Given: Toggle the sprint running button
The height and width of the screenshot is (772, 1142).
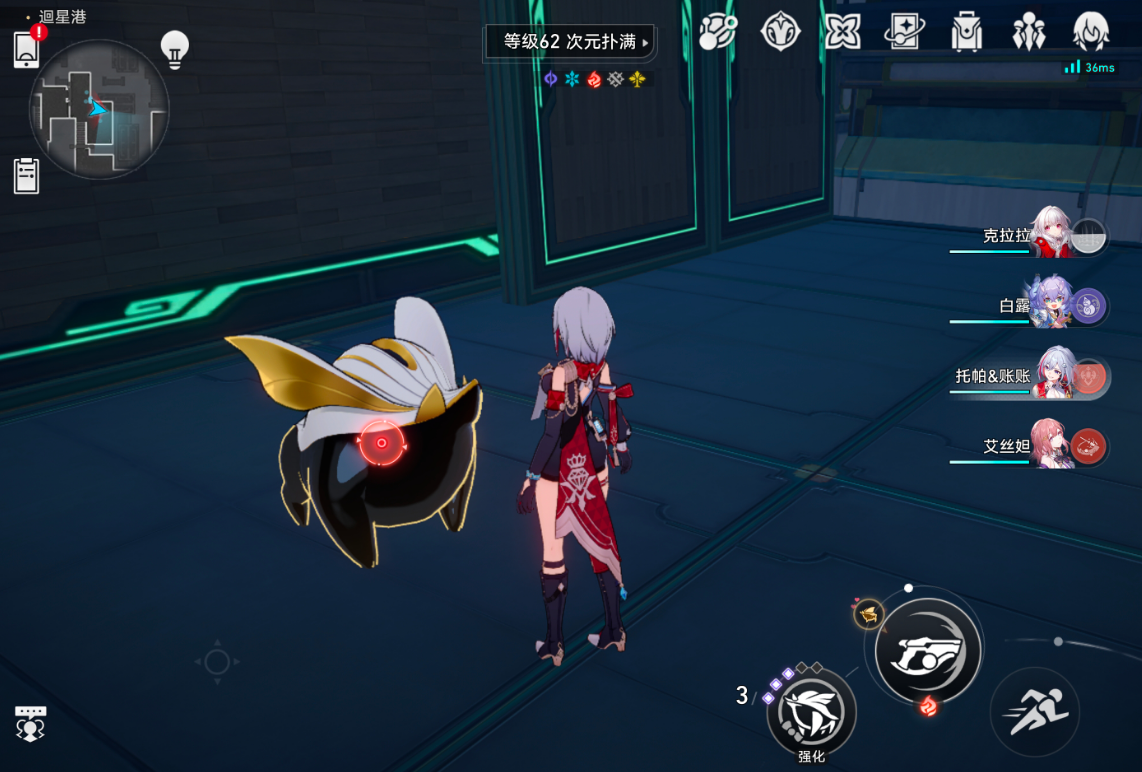Looking at the screenshot, I should 1035,712.
